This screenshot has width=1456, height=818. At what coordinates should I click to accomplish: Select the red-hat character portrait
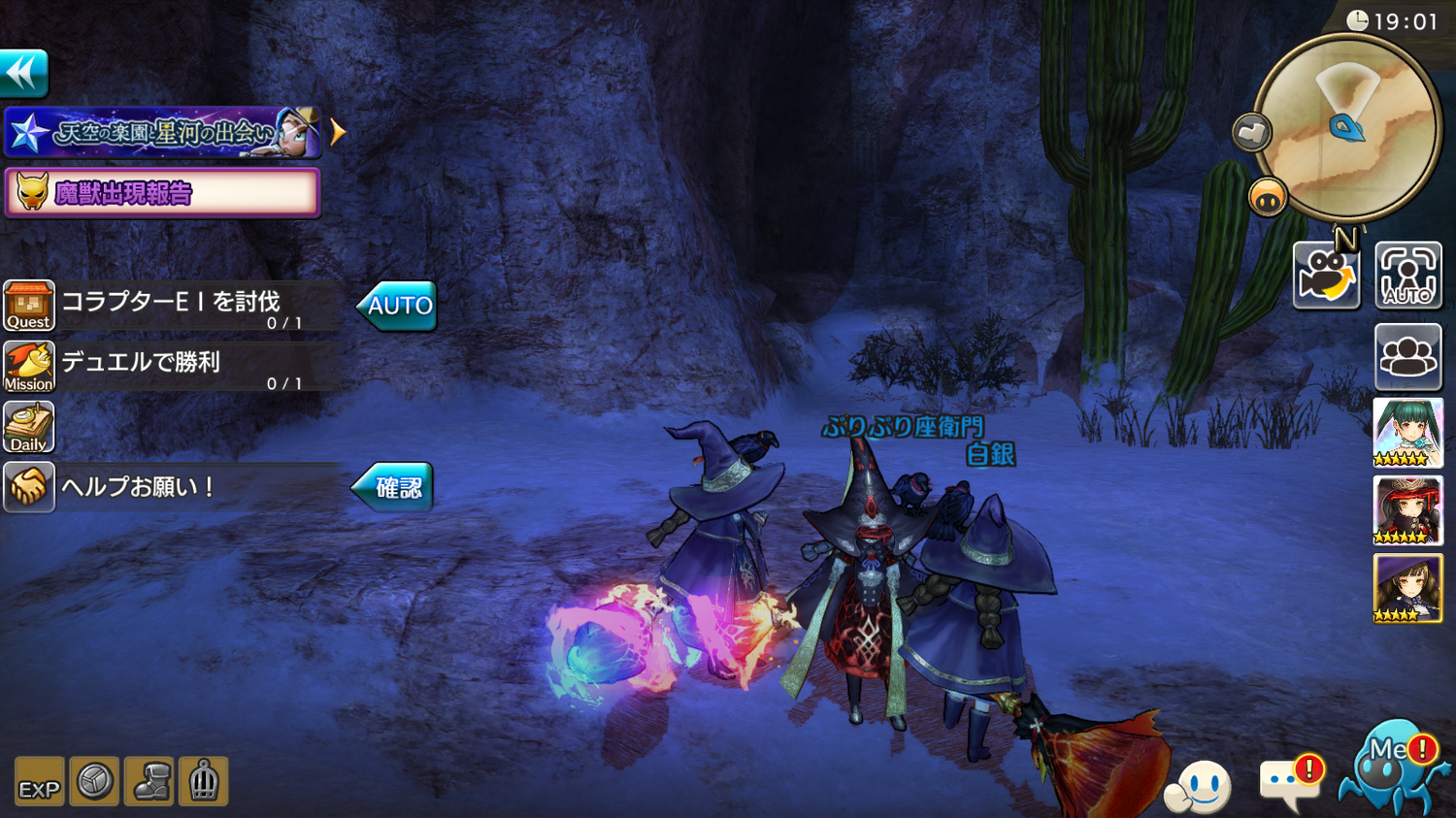(x=1407, y=510)
